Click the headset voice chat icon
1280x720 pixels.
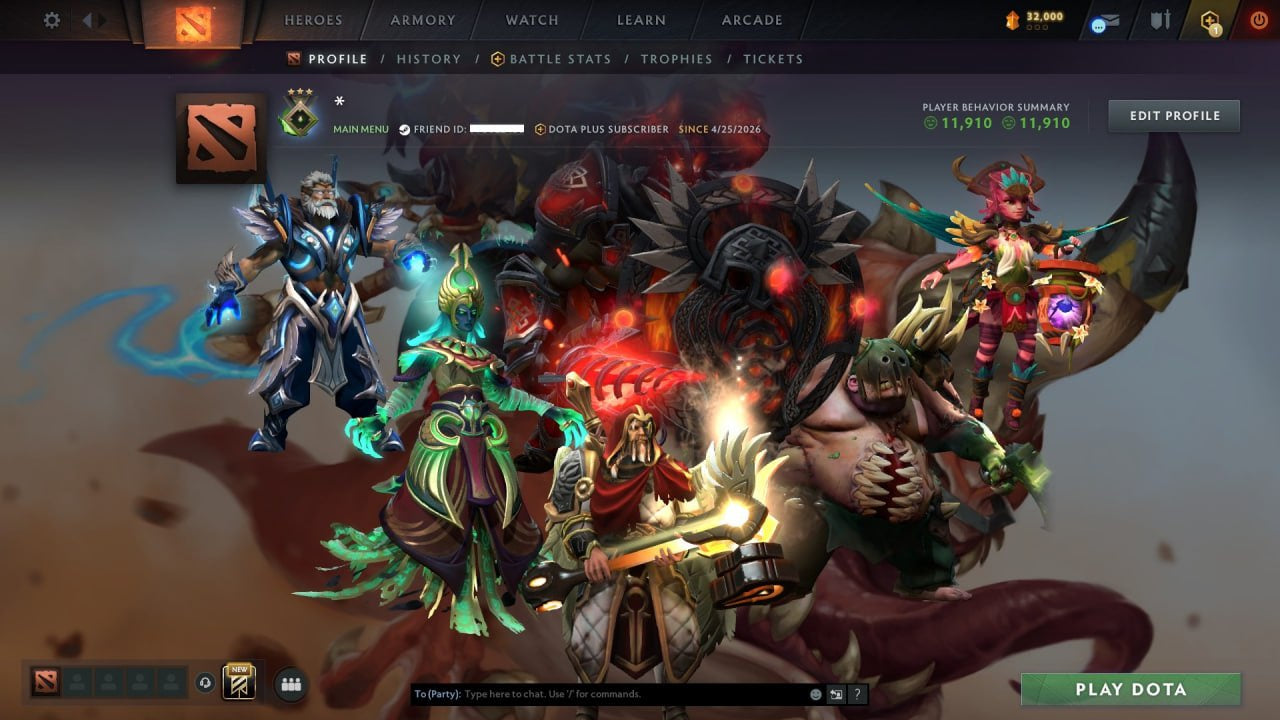[x=206, y=682]
